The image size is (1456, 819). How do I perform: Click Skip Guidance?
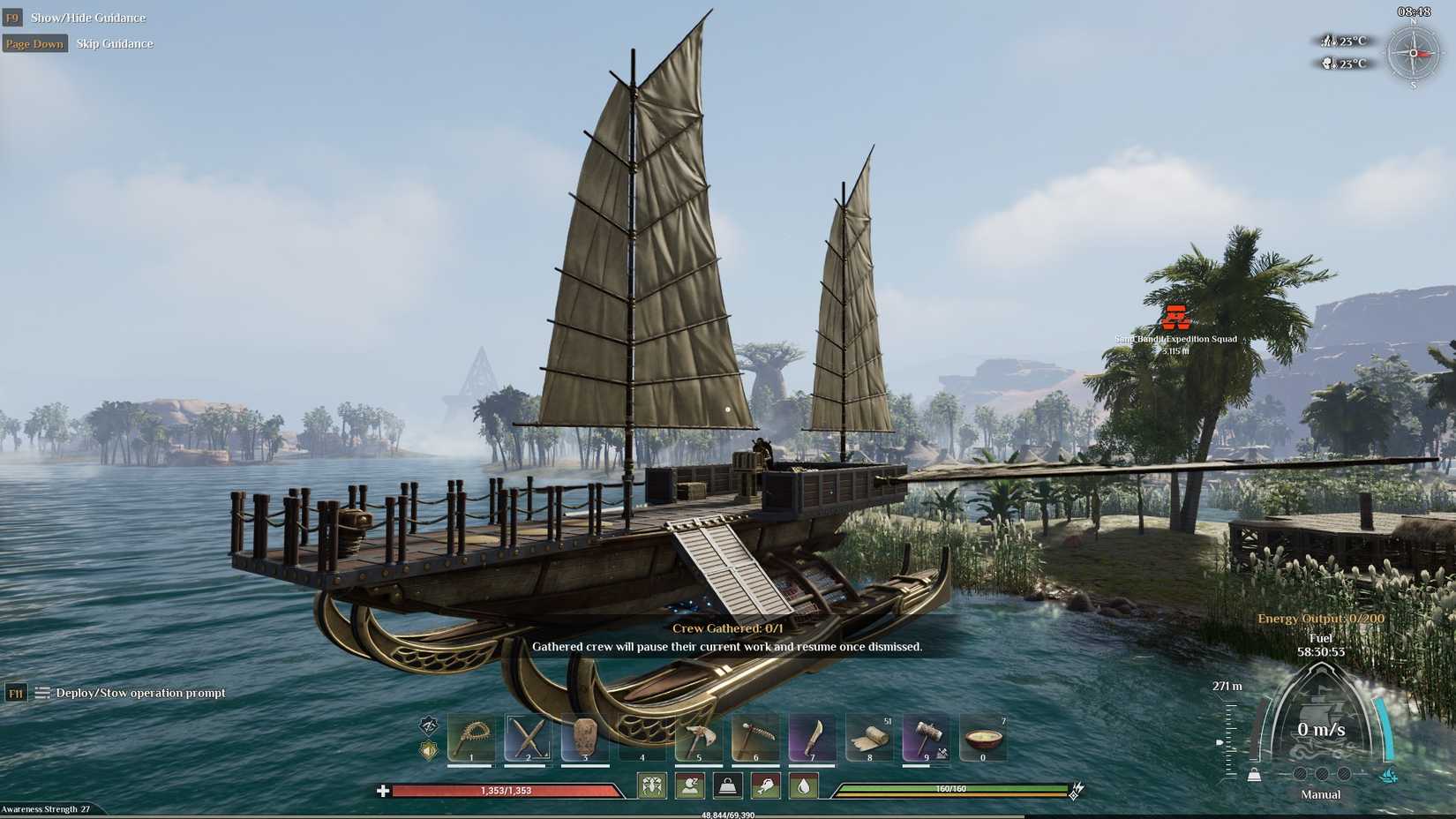point(114,43)
